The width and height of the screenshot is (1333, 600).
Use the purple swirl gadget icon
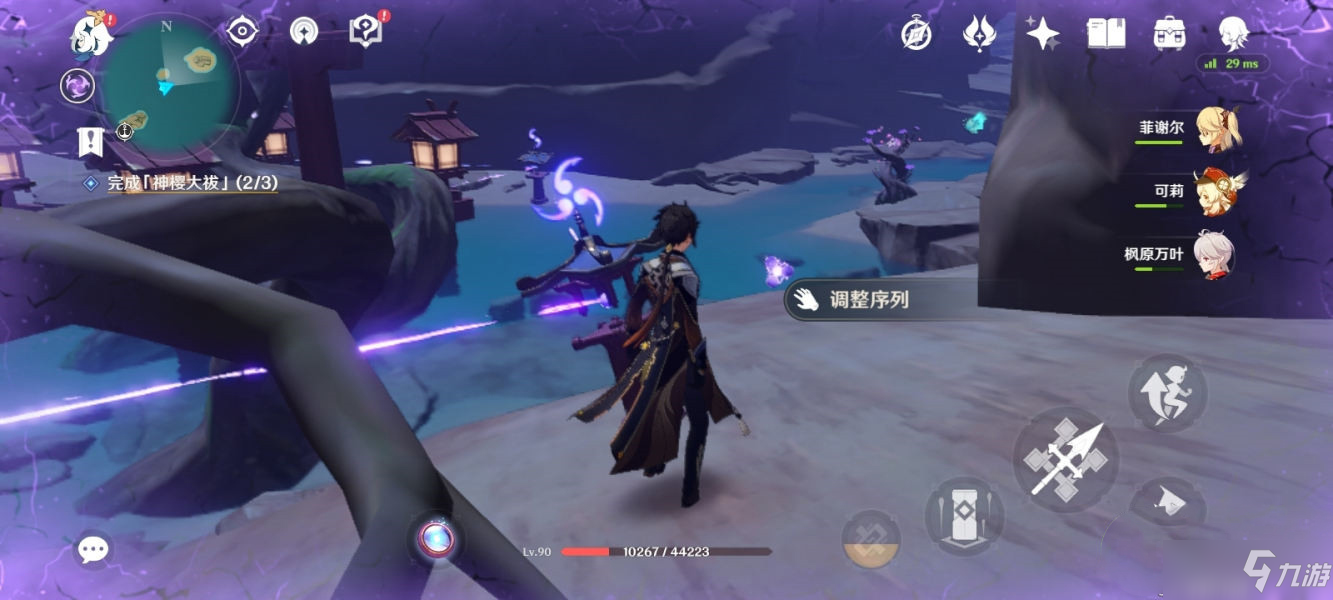tap(77, 86)
